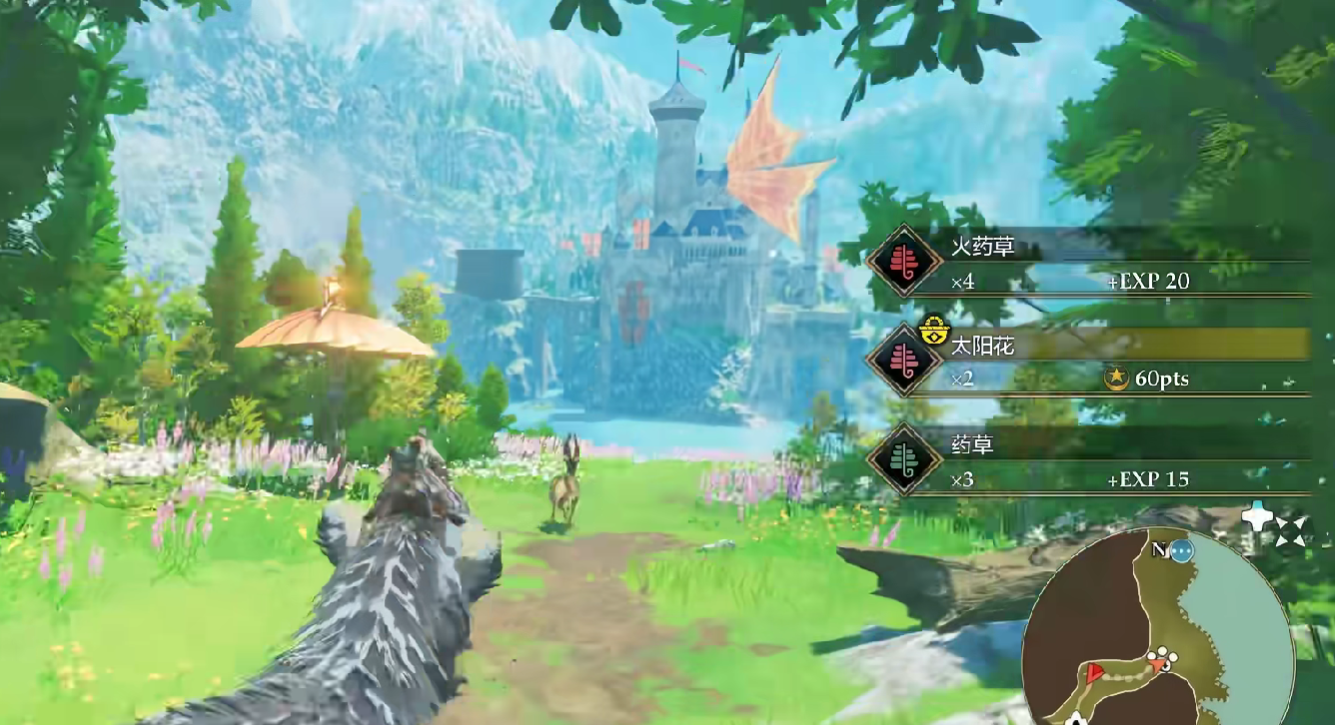This screenshot has height=725, width=1335.
Task: Select the 太阳花 pickup notification
Action: click(x=1090, y=361)
